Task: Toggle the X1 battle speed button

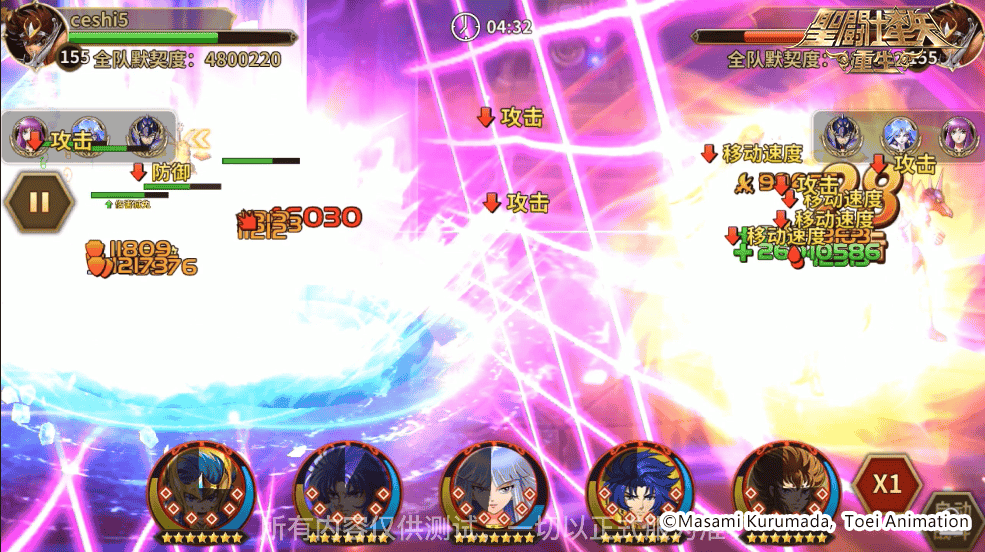Action: pos(886,484)
